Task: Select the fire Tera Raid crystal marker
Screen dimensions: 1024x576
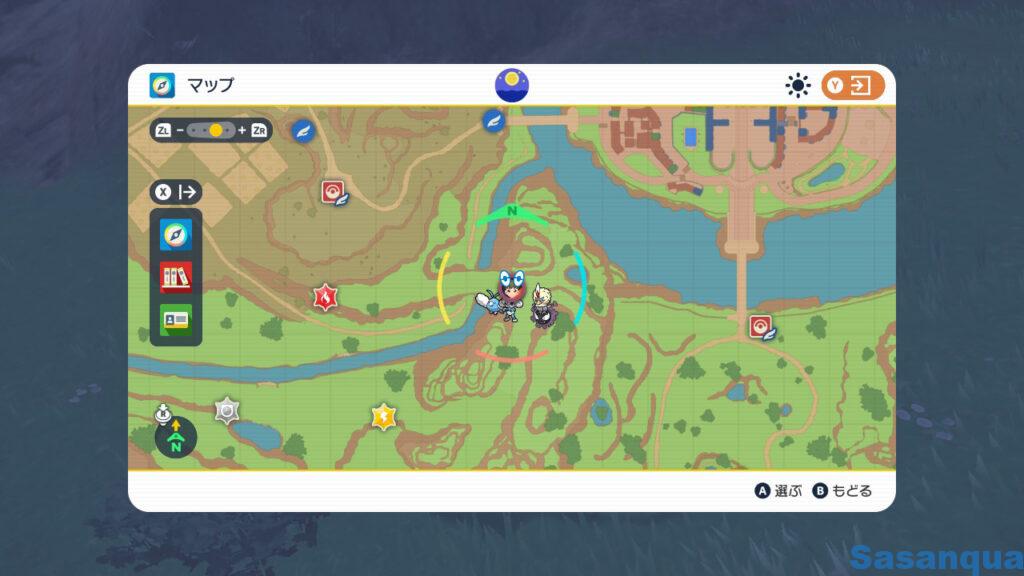Action: 324,296
